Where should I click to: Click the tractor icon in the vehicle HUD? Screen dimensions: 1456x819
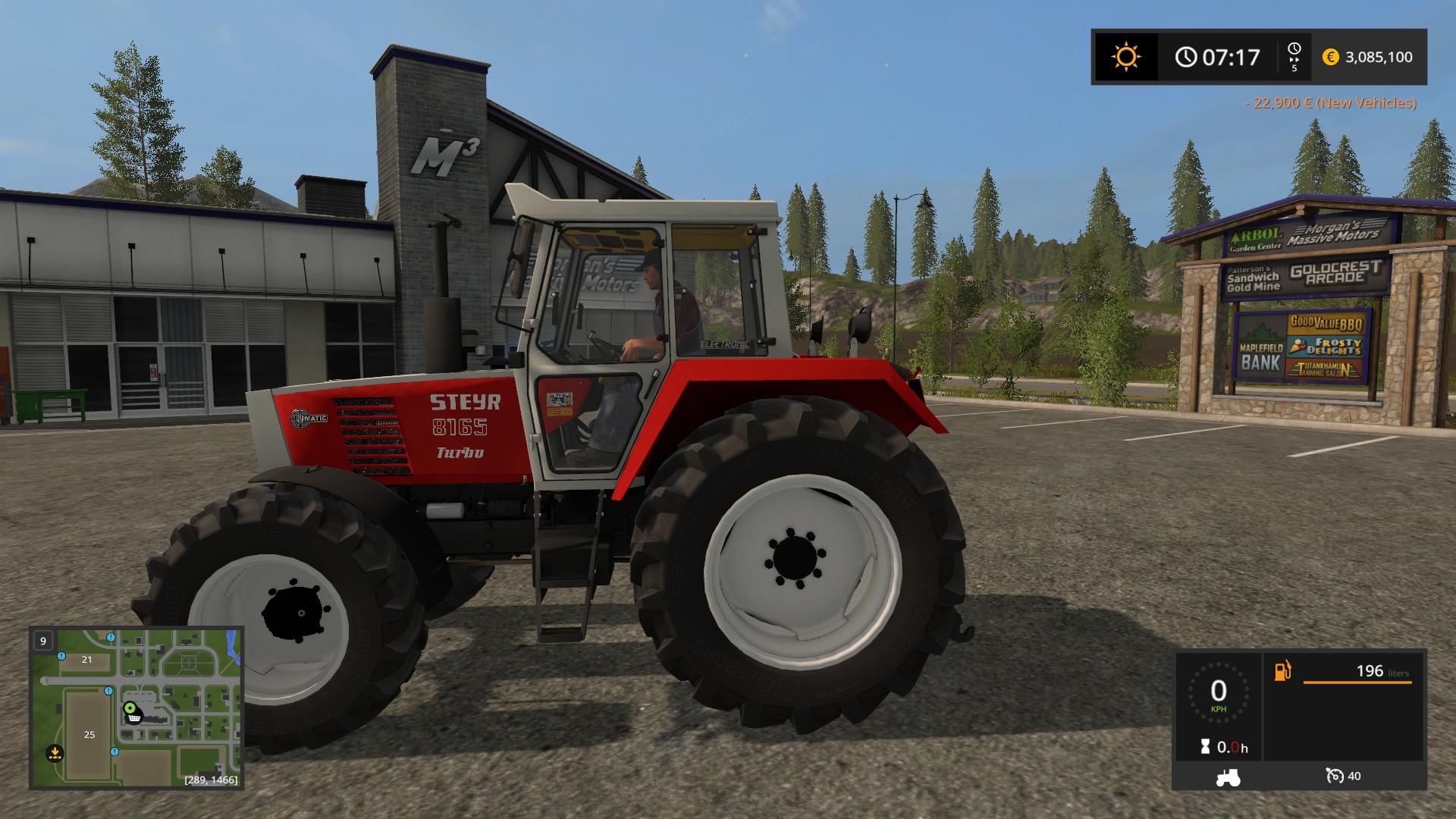(1228, 777)
